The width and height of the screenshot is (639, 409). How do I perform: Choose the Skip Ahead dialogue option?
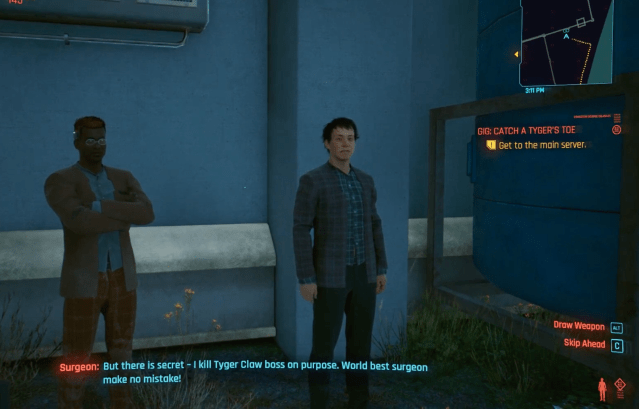[x=584, y=344]
